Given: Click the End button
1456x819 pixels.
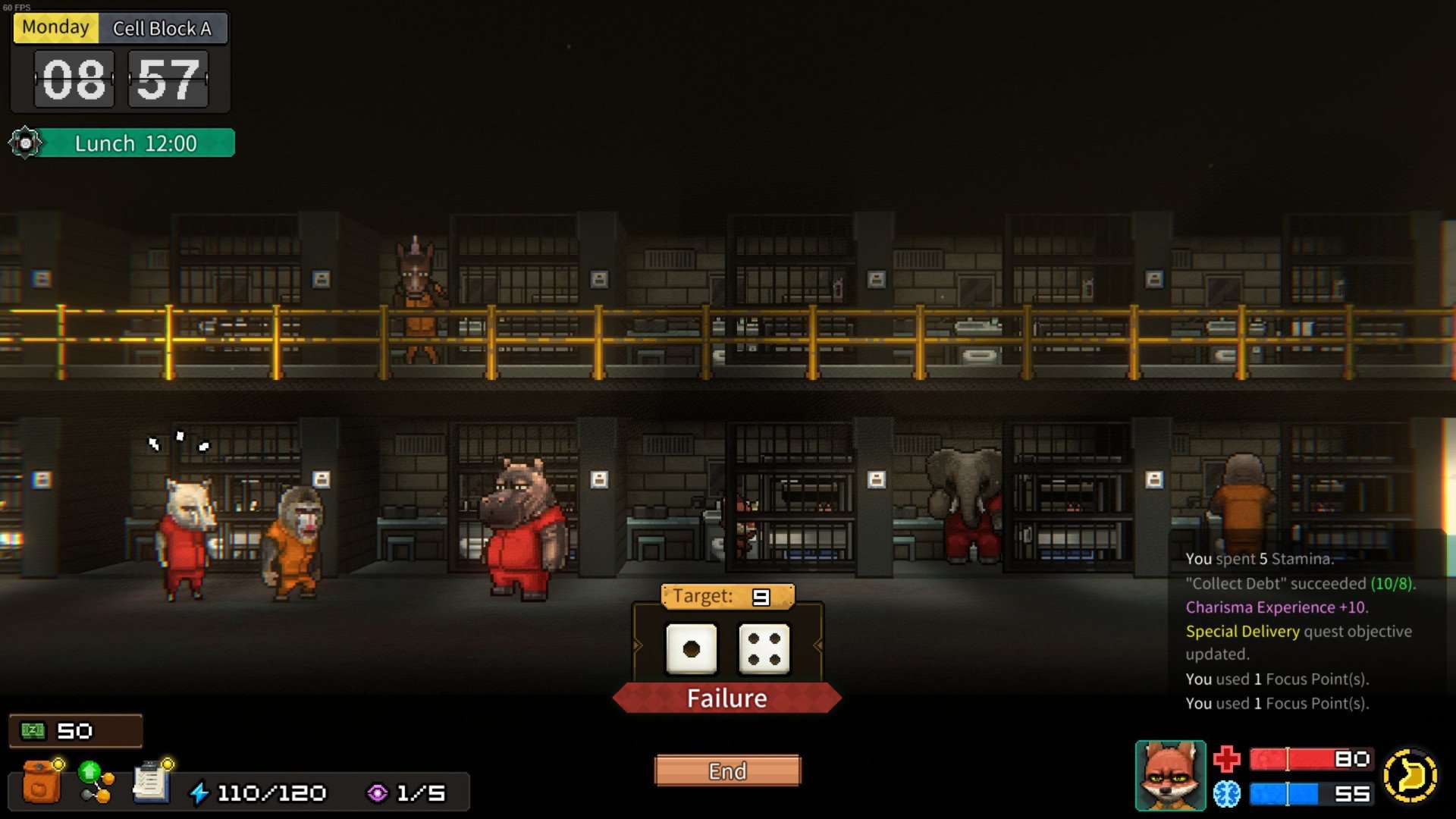Looking at the screenshot, I should pyautogui.click(x=727, y=770).
